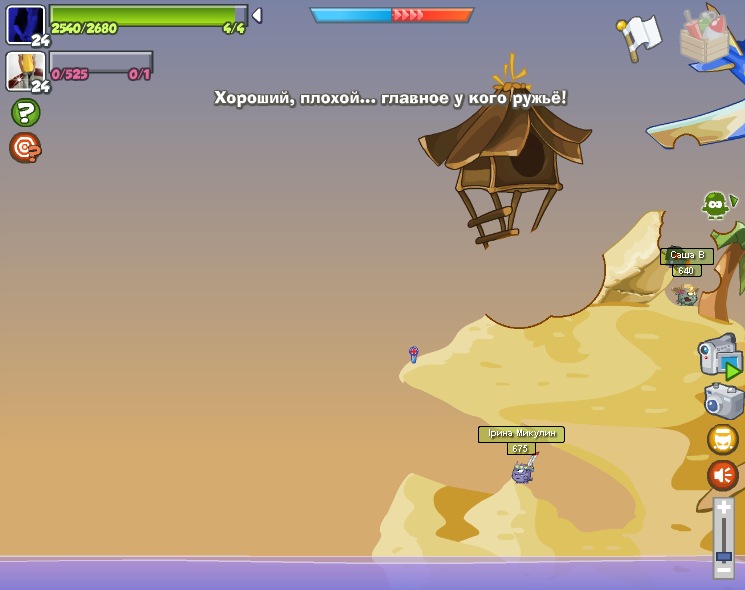Zoom out with the minus button

[723, 568]
